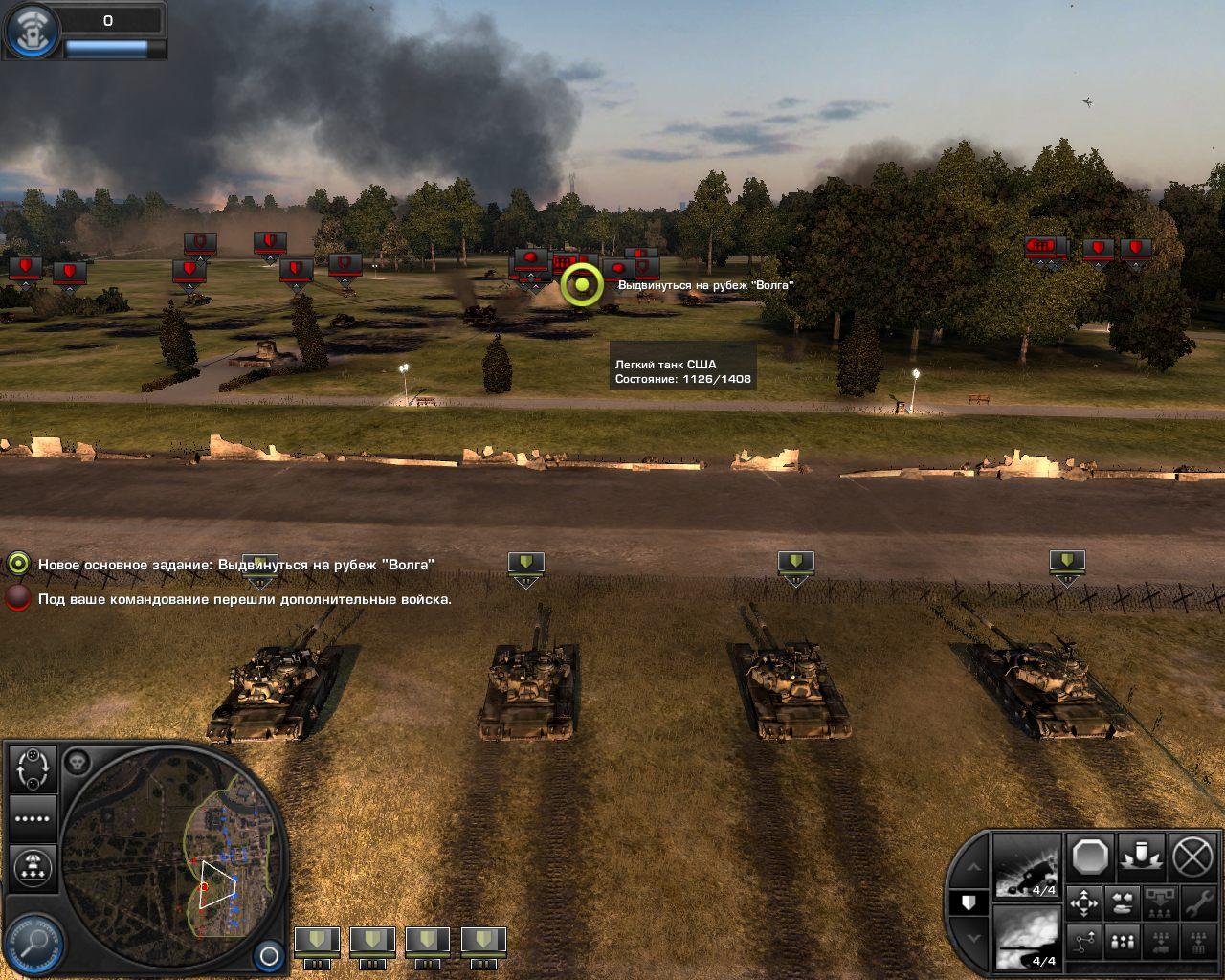Select the shell impact attack-ground command
Screen dimensions: 1225x980
1141,857
